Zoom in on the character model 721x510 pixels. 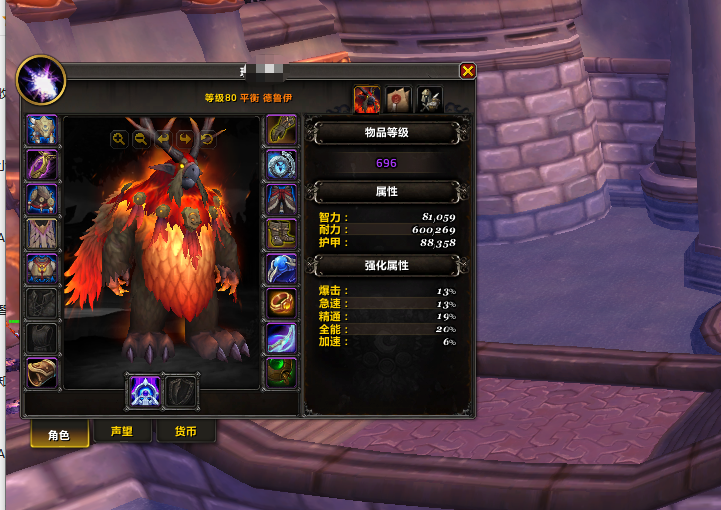coord(119,139)
